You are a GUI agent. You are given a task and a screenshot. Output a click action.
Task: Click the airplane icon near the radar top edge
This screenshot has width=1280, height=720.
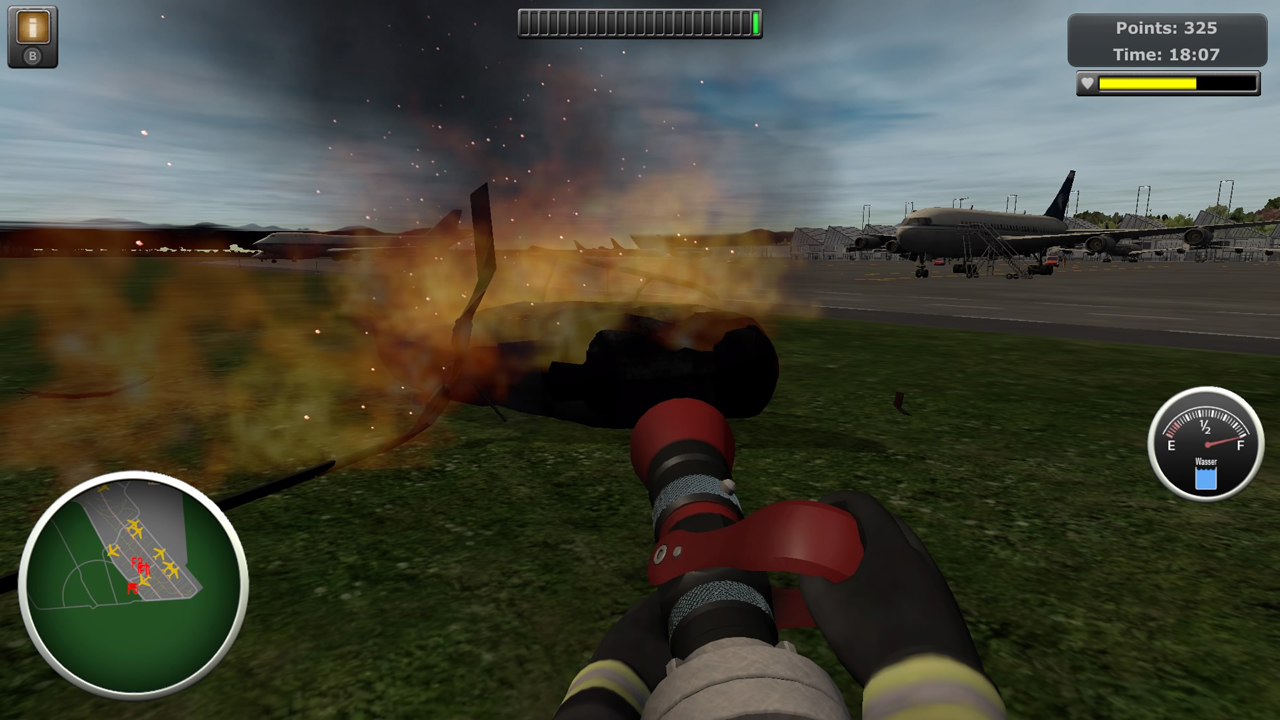tap(103, 488)
